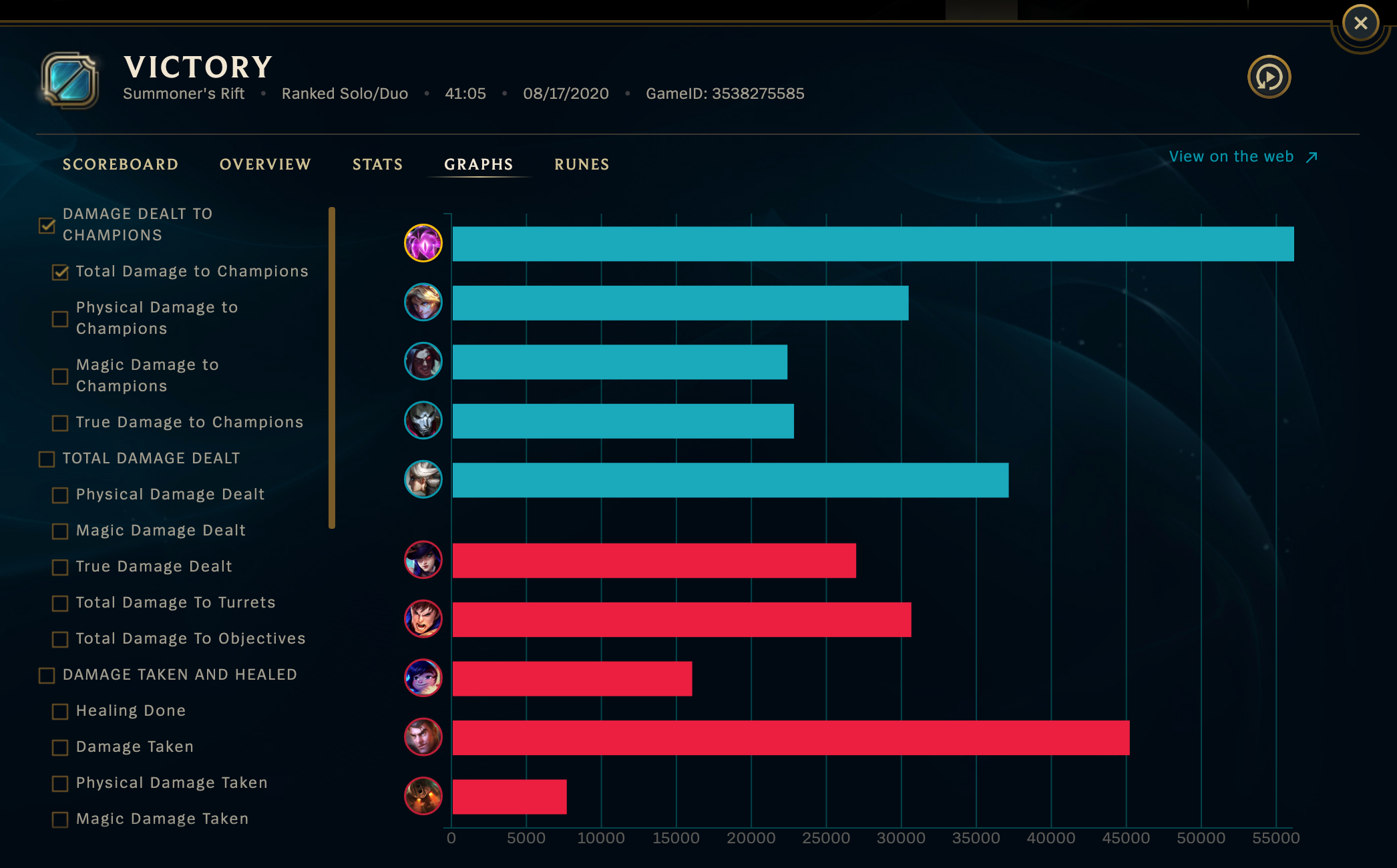Viewport: 1397px width, 868px height.
Task: Switch to the SCOREBOARD tab
Action: 121,164
